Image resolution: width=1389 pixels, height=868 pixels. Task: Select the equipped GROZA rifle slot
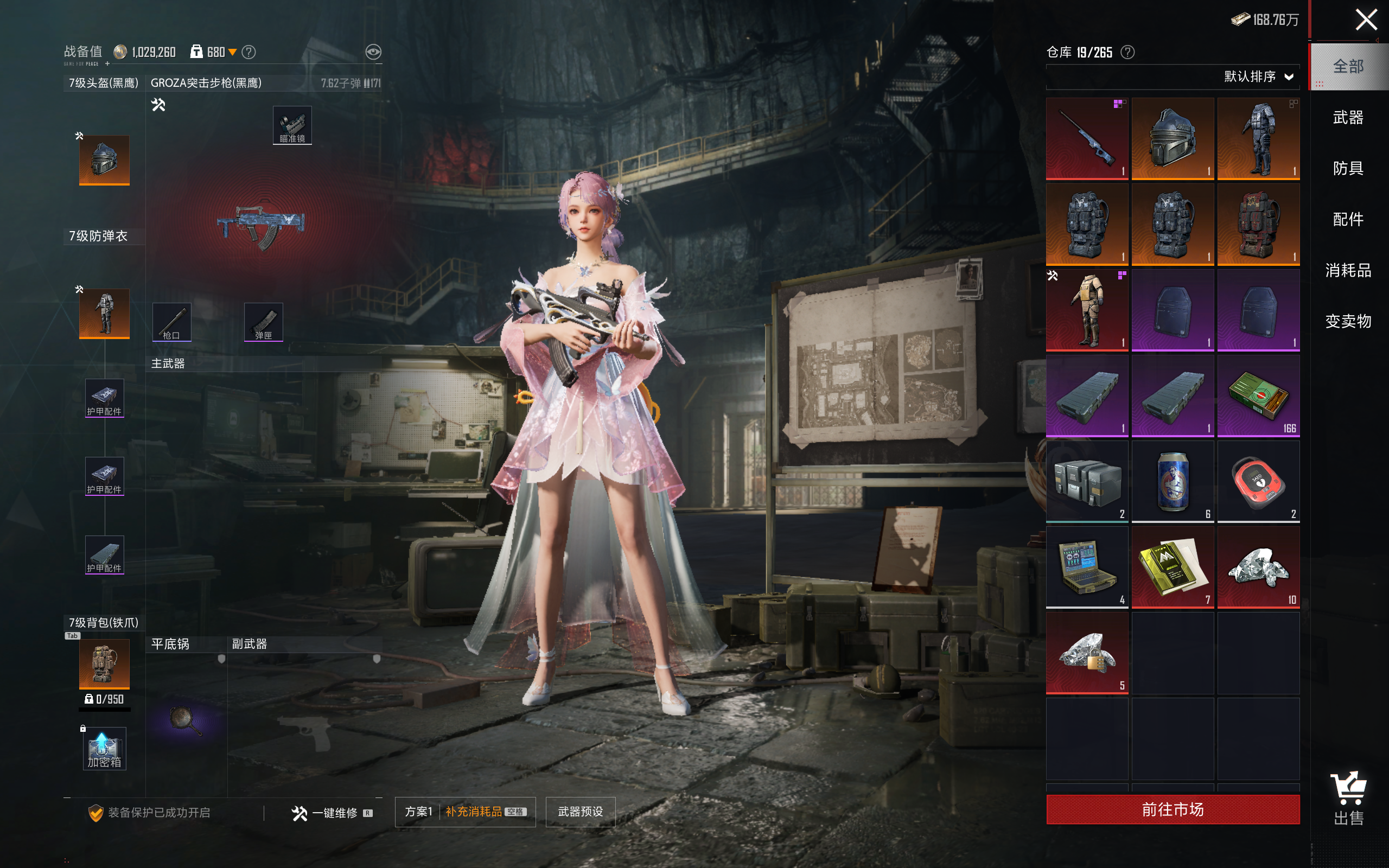click(262, 227)
